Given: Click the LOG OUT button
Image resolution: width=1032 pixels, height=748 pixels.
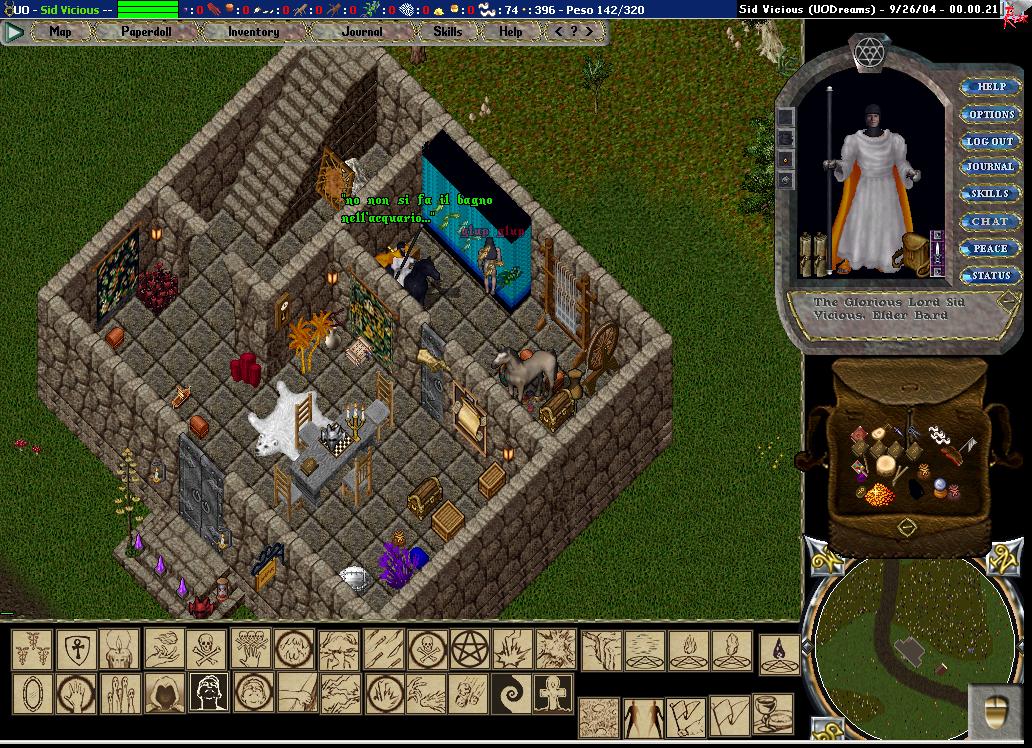Looking at the screenshot, I should tap(990, 141).
